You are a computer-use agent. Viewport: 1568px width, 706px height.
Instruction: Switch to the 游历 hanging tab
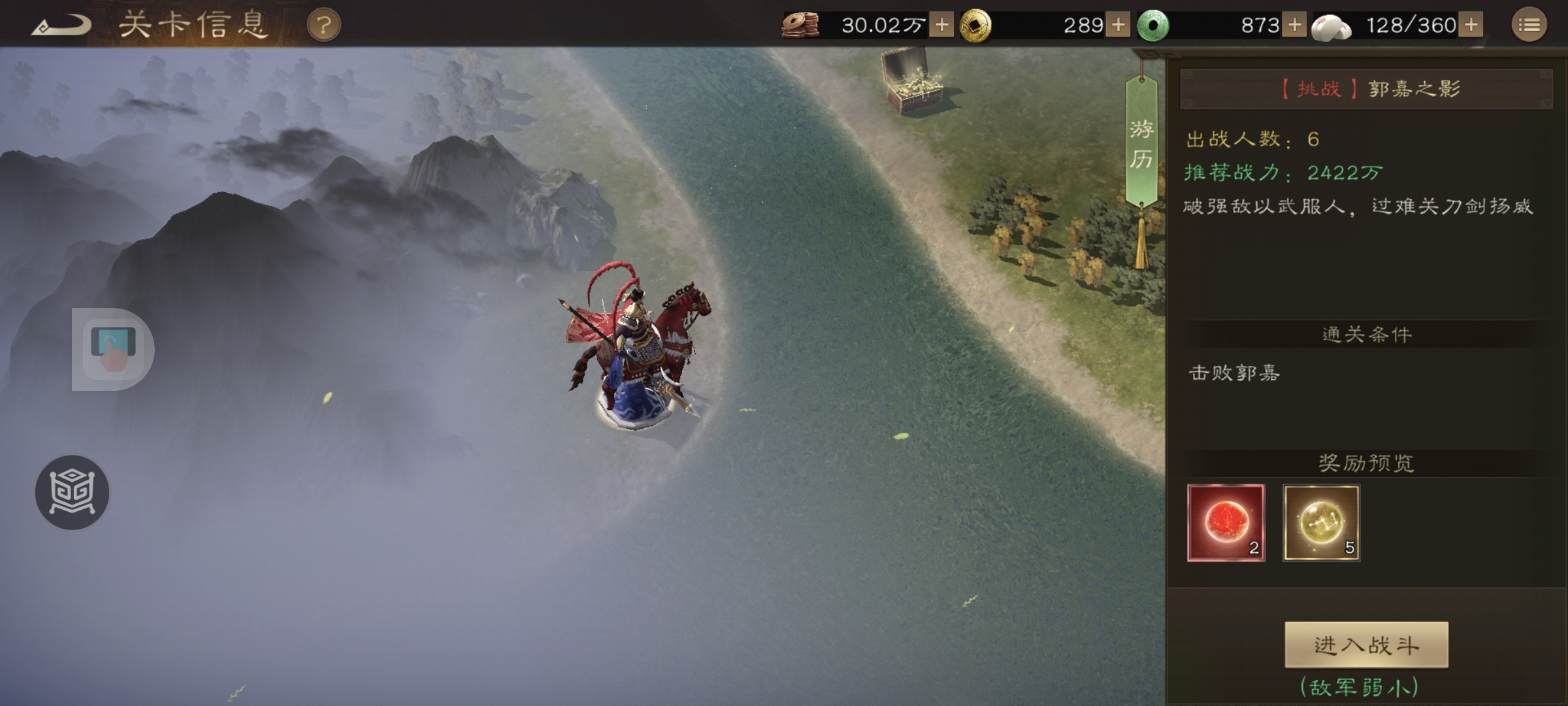(1141, 144)
